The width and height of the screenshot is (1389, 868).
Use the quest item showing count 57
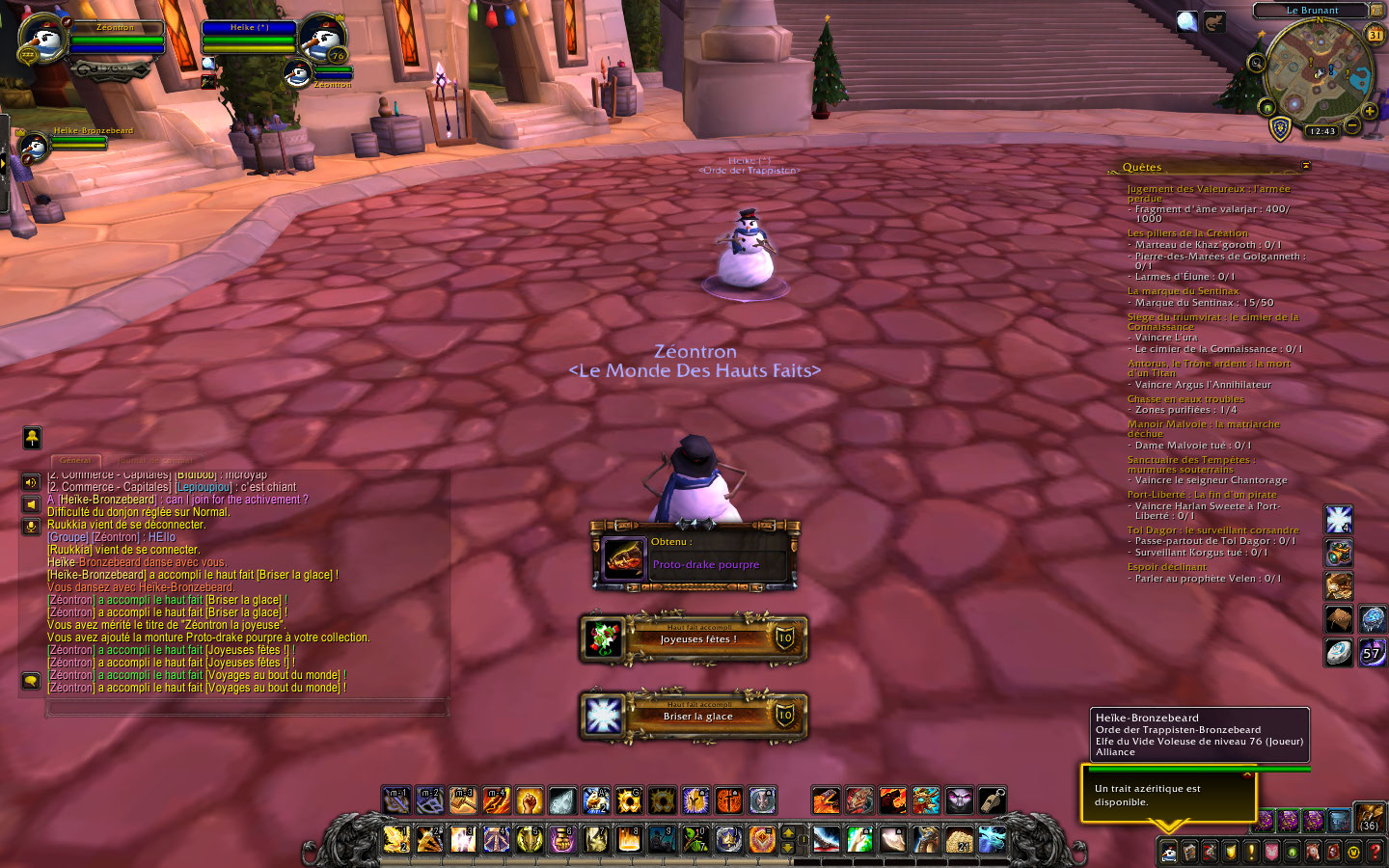[x=1372, y=653]
